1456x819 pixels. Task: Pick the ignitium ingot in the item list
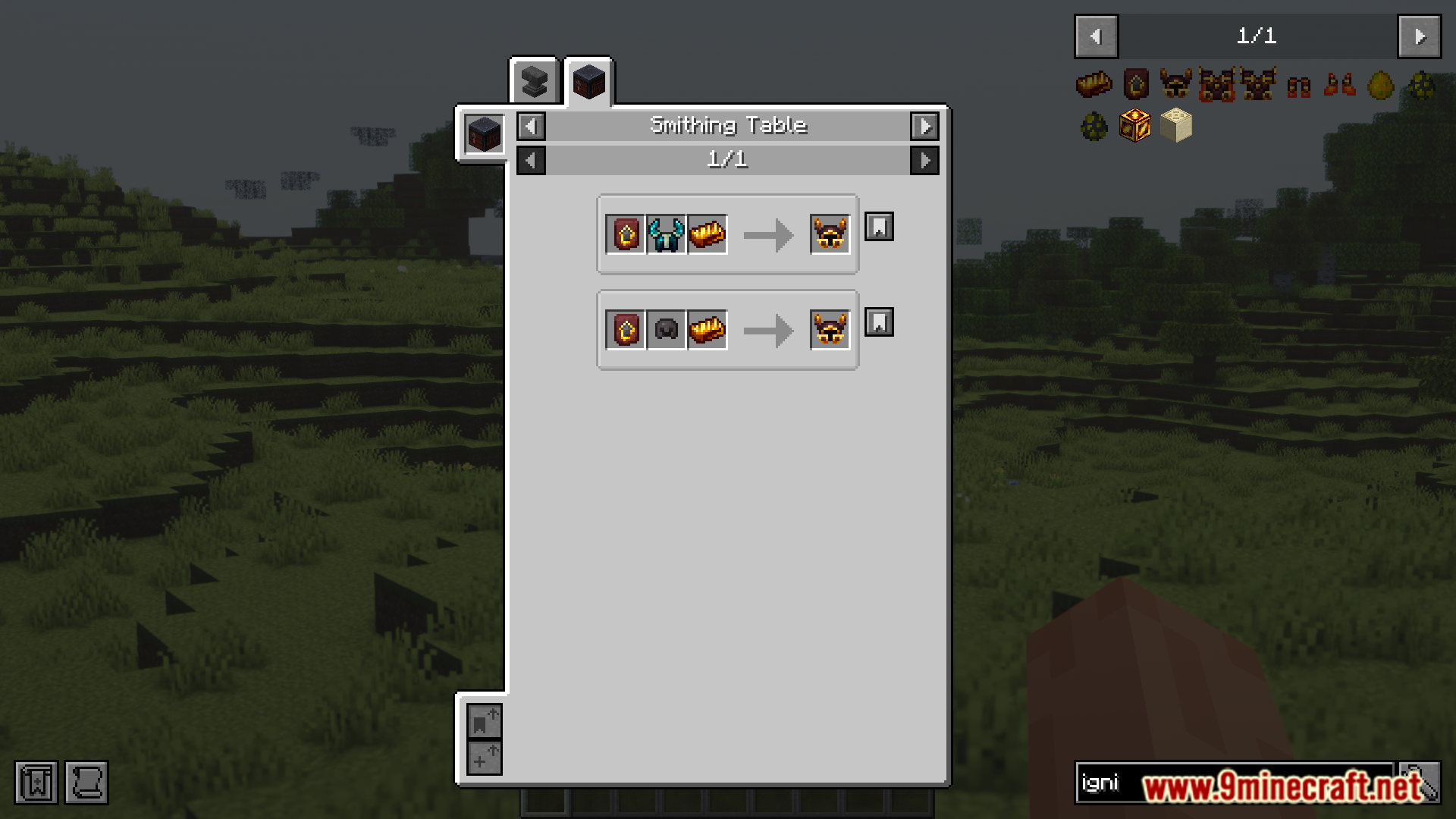point(1094,84)
